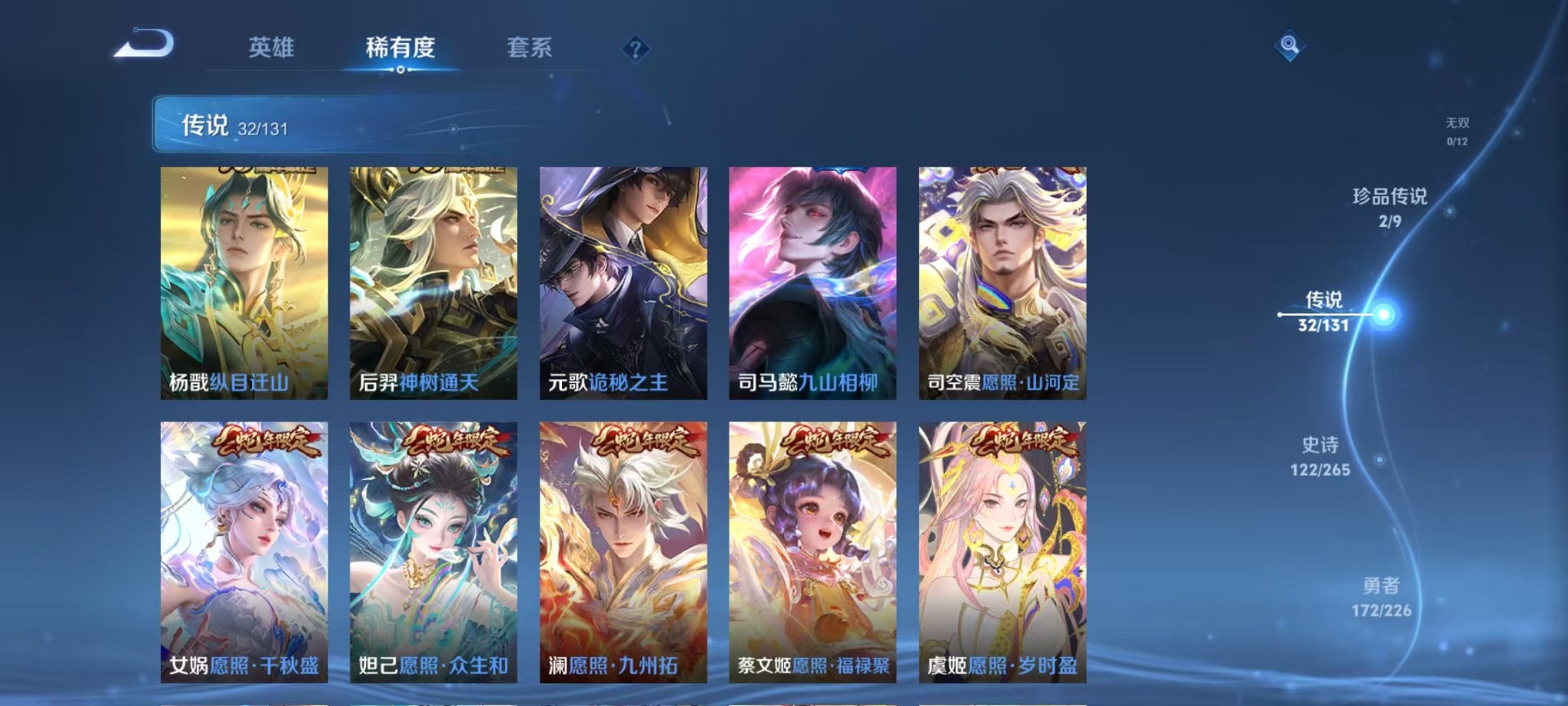Click the back arrow icon top-left
The image size is (1568, 706).
click(x=142, y=45)
